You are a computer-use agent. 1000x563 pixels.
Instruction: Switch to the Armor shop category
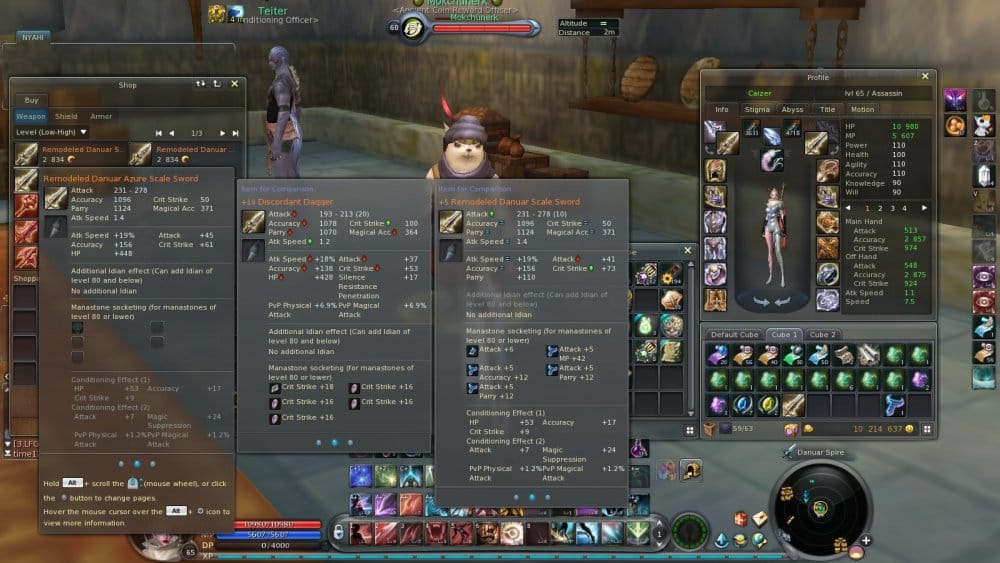[101, 116]
